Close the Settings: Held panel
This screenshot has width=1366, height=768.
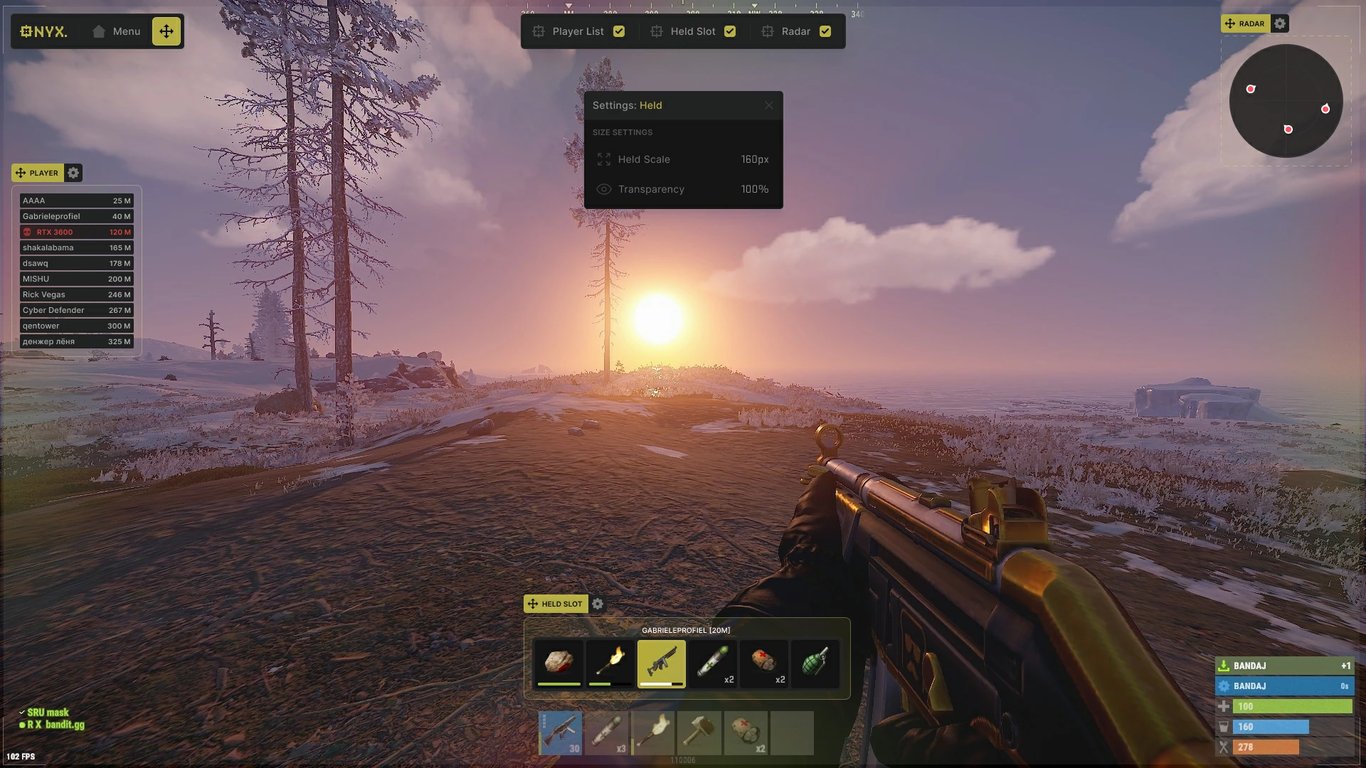[x=769, y=105]
